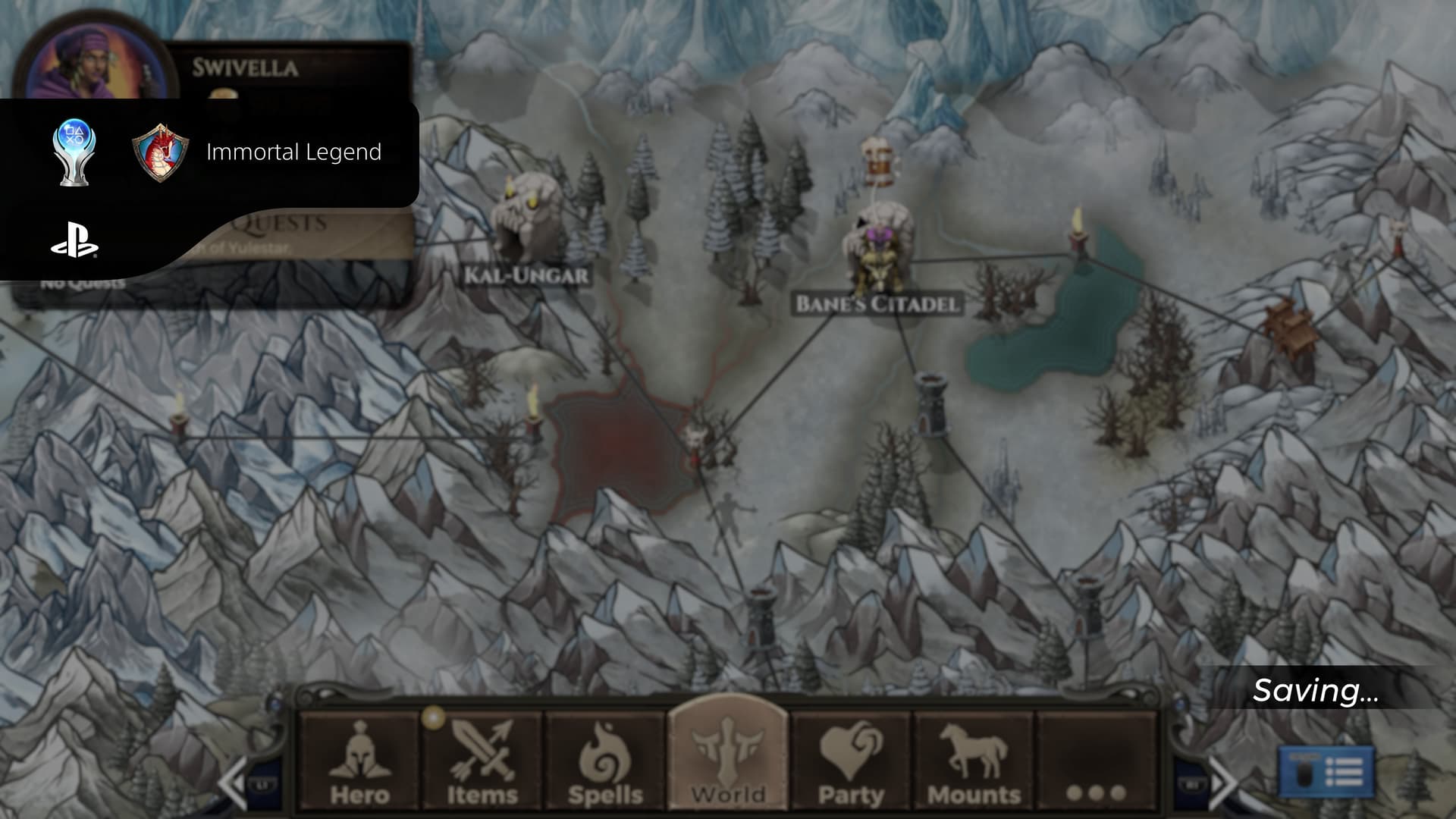Open the three-dots more options tab
Viewport: 1456px width, 819px height.
click(1096, 762)
